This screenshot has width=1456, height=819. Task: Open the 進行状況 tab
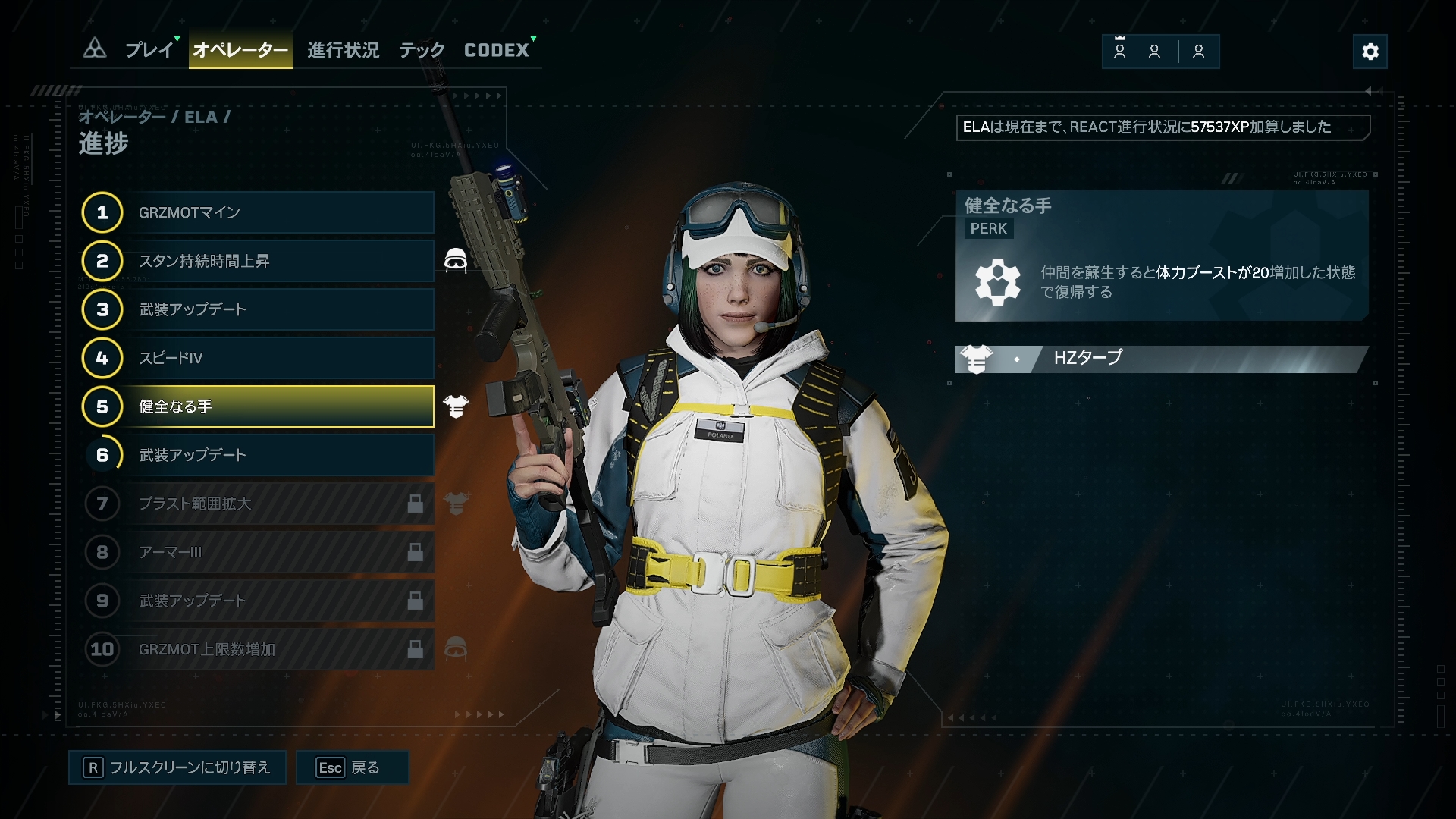343,50
